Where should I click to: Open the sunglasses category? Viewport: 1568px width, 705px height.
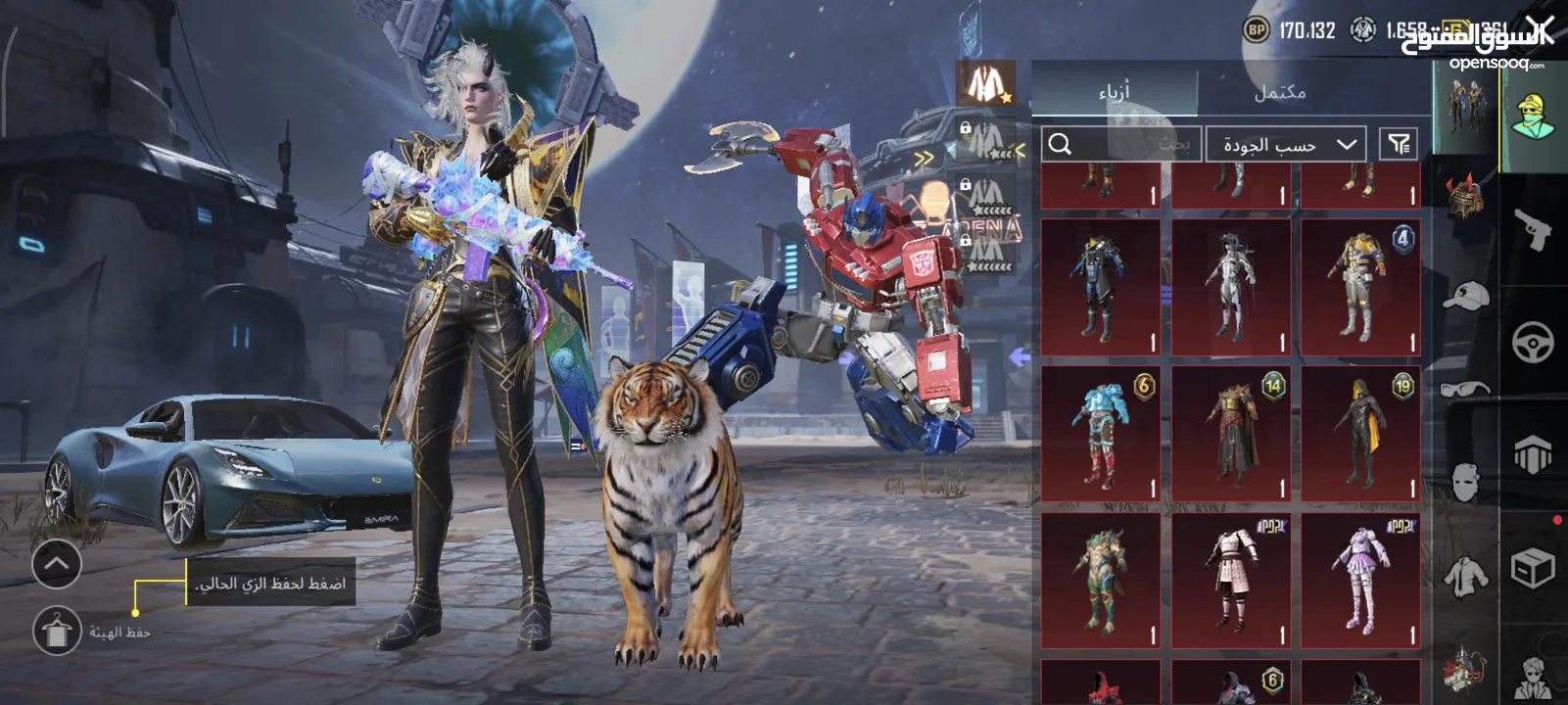point(1465,389)
